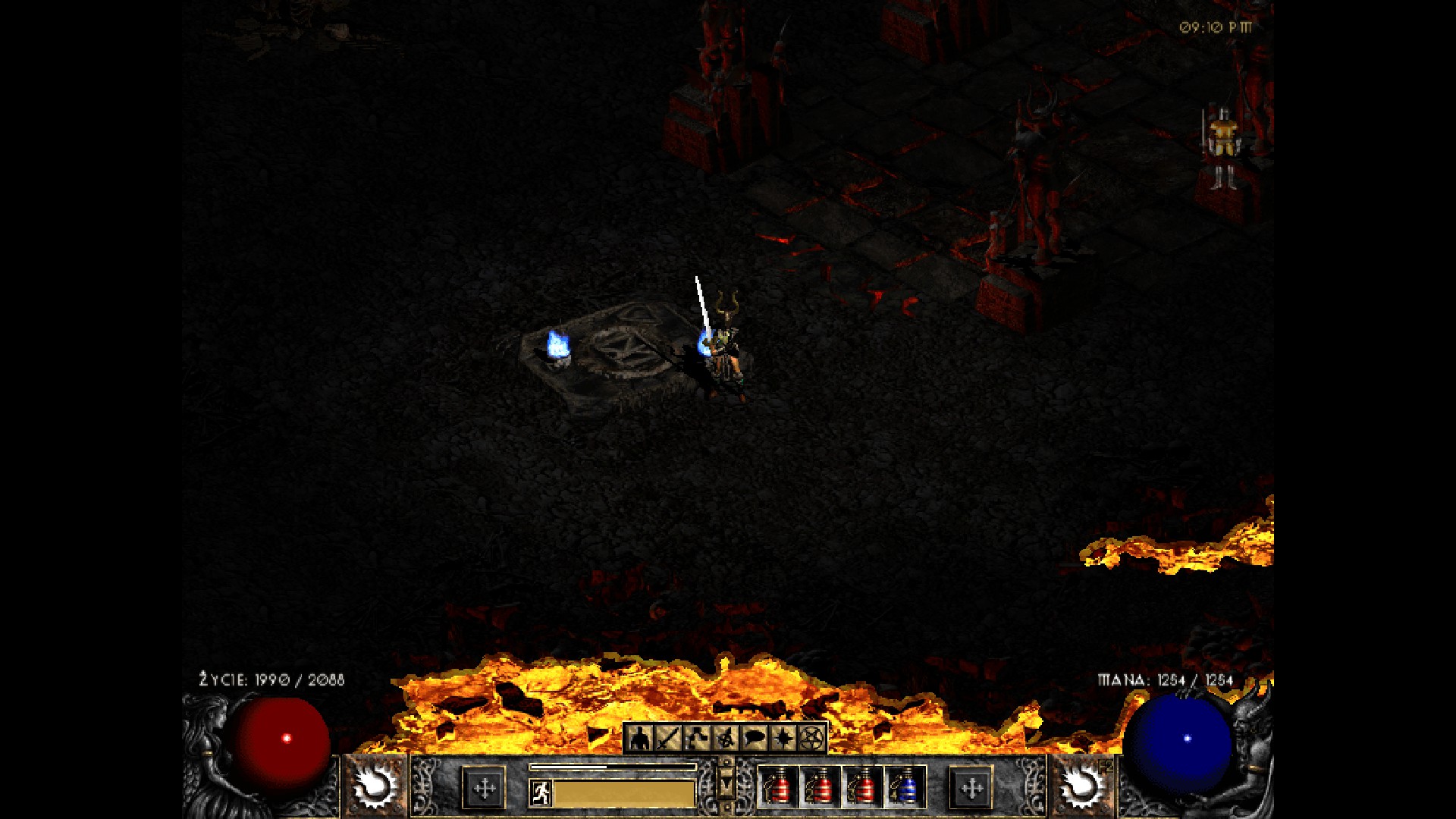1456x819 pixels.
Task: Open the skill tree icon
Action: pyautogui.click(x=697, y=737)
